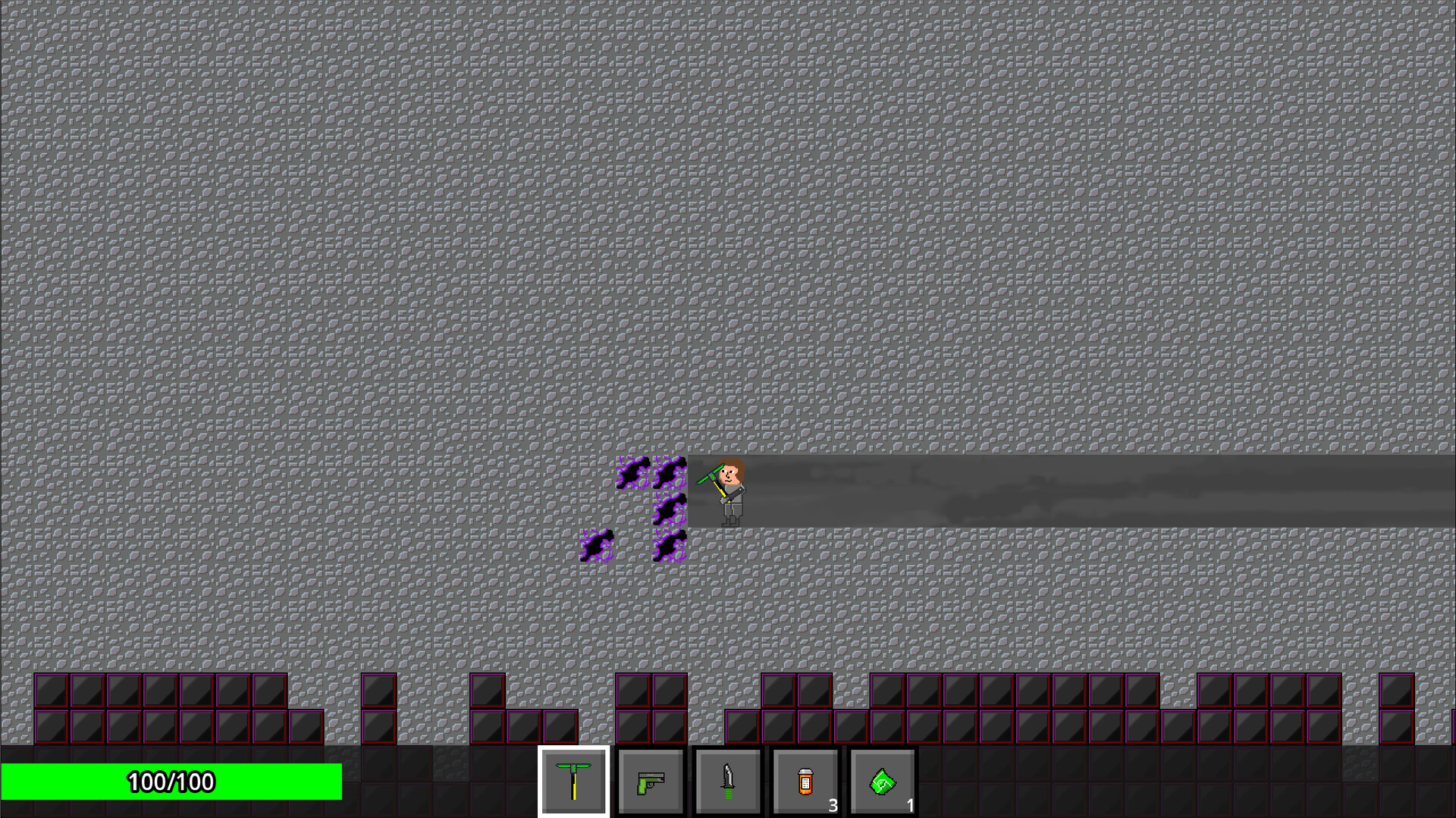1456x818 pixels.
Task: Select the orange pill bottle item
Action: point(805,782)
